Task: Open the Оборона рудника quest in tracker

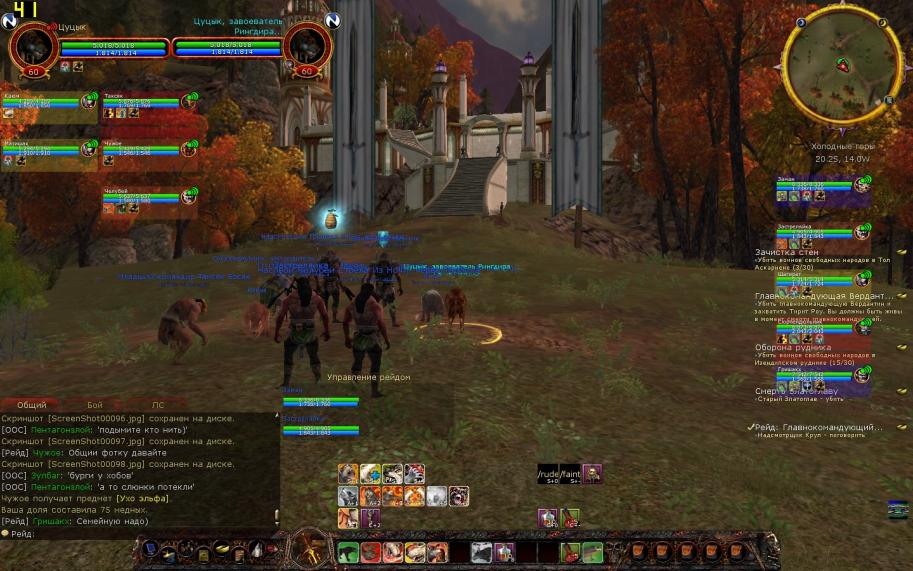Action: coord(793,347)
